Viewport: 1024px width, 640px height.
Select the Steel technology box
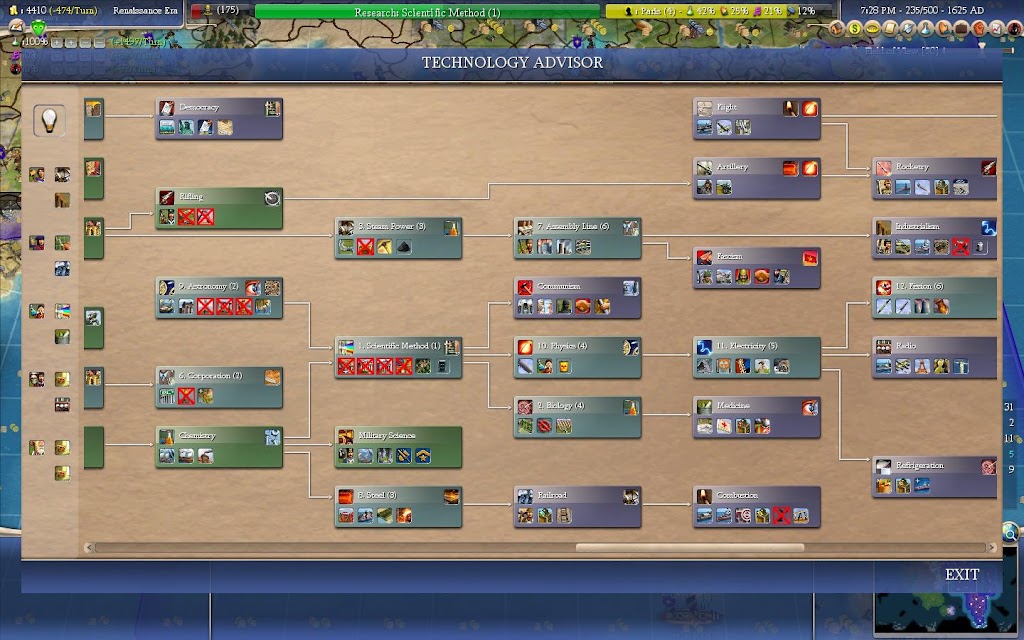[x=398, y=496]
